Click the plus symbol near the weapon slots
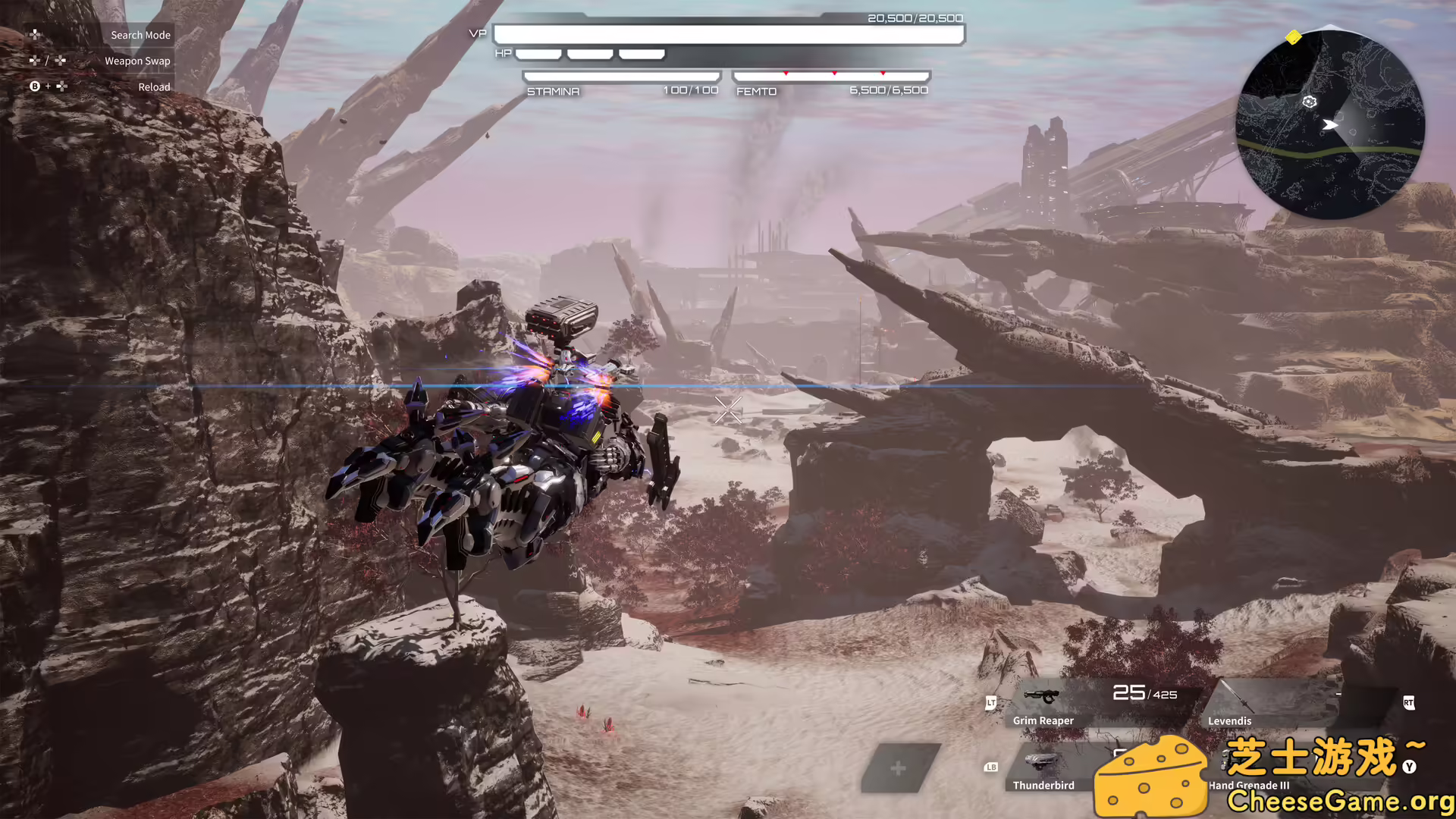Viewport: 1456px width, 819px height. click(x=899, y=768)
